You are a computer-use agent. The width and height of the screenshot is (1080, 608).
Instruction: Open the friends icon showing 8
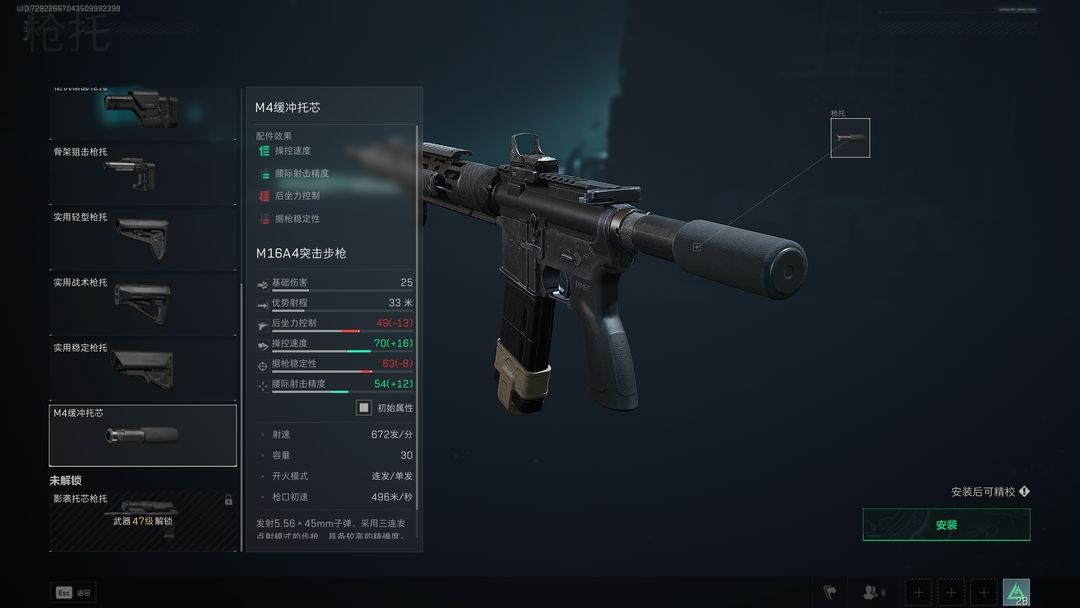pos(874,593)
